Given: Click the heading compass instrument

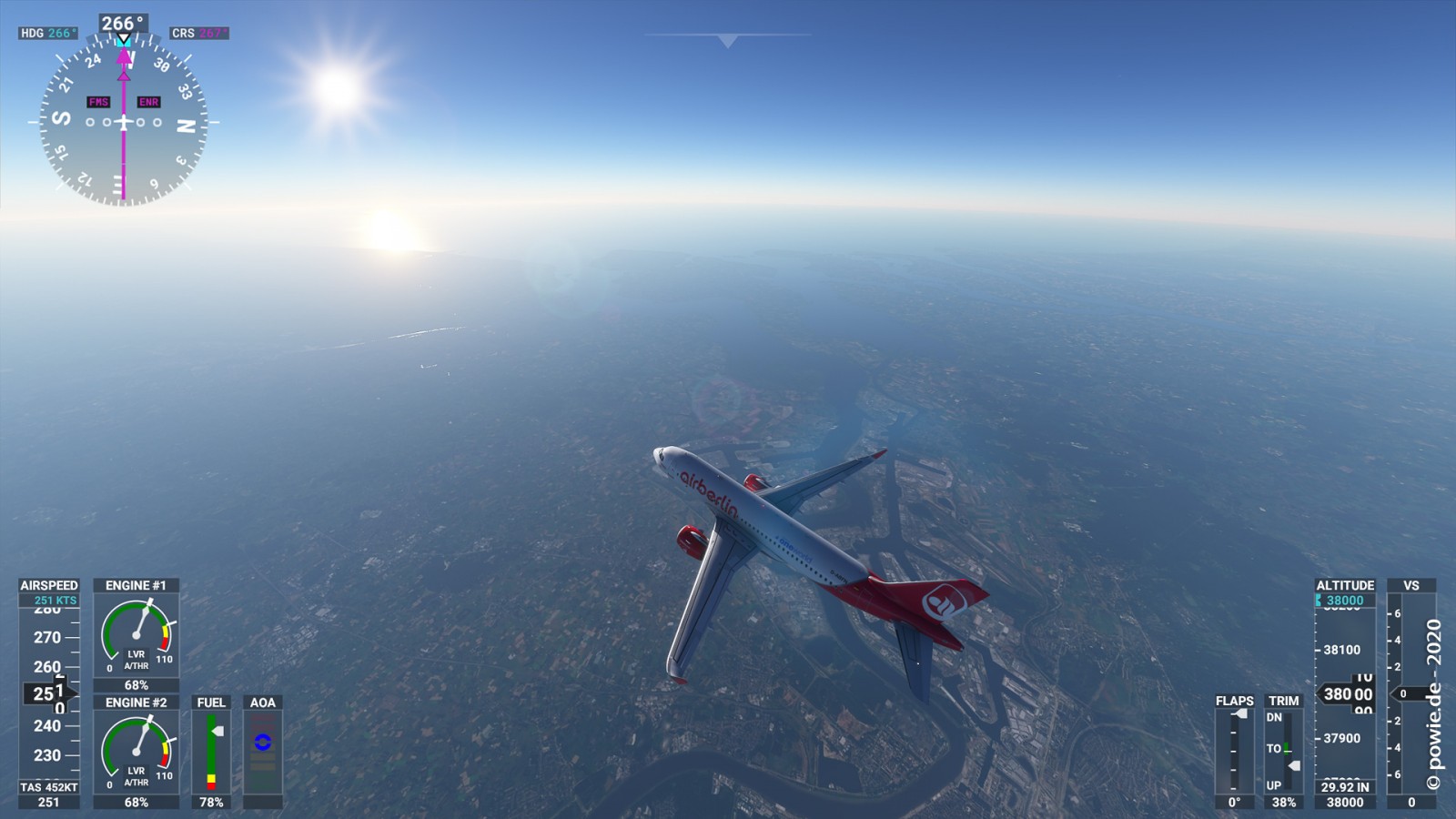Looking at the screenshot, I should click(124, 121).
